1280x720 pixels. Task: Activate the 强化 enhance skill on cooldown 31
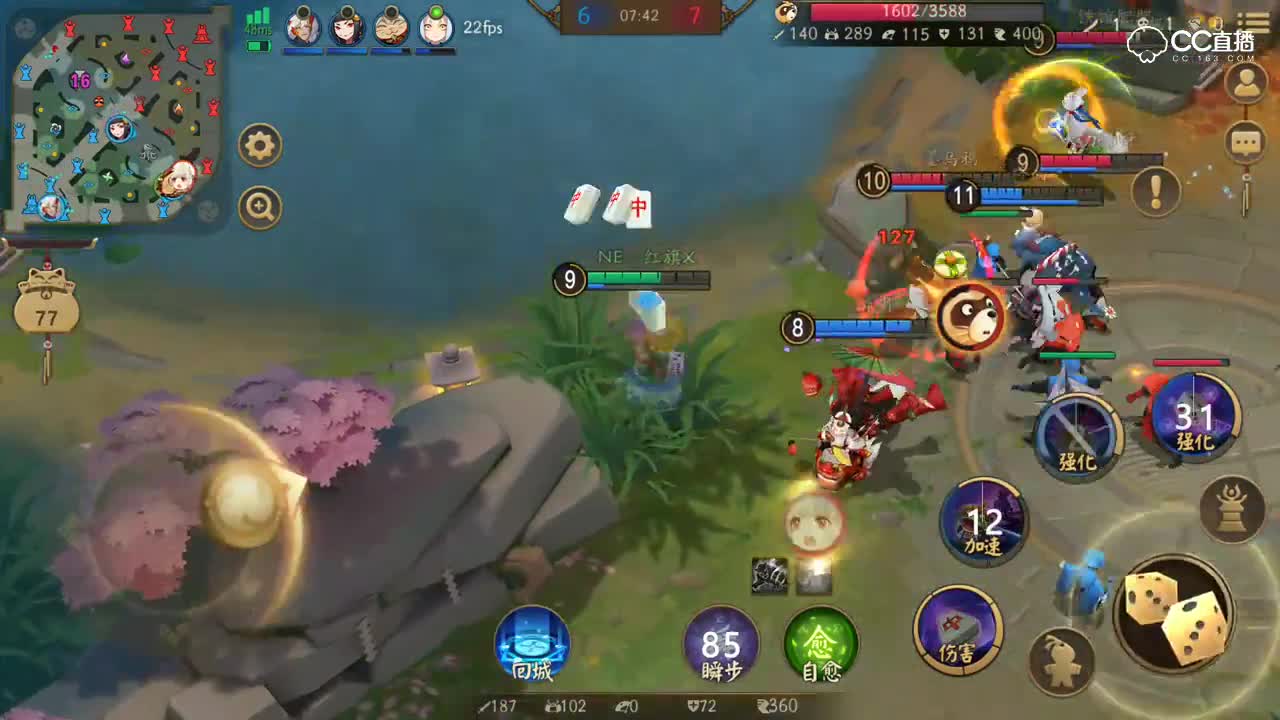[x=1192, y=425]
